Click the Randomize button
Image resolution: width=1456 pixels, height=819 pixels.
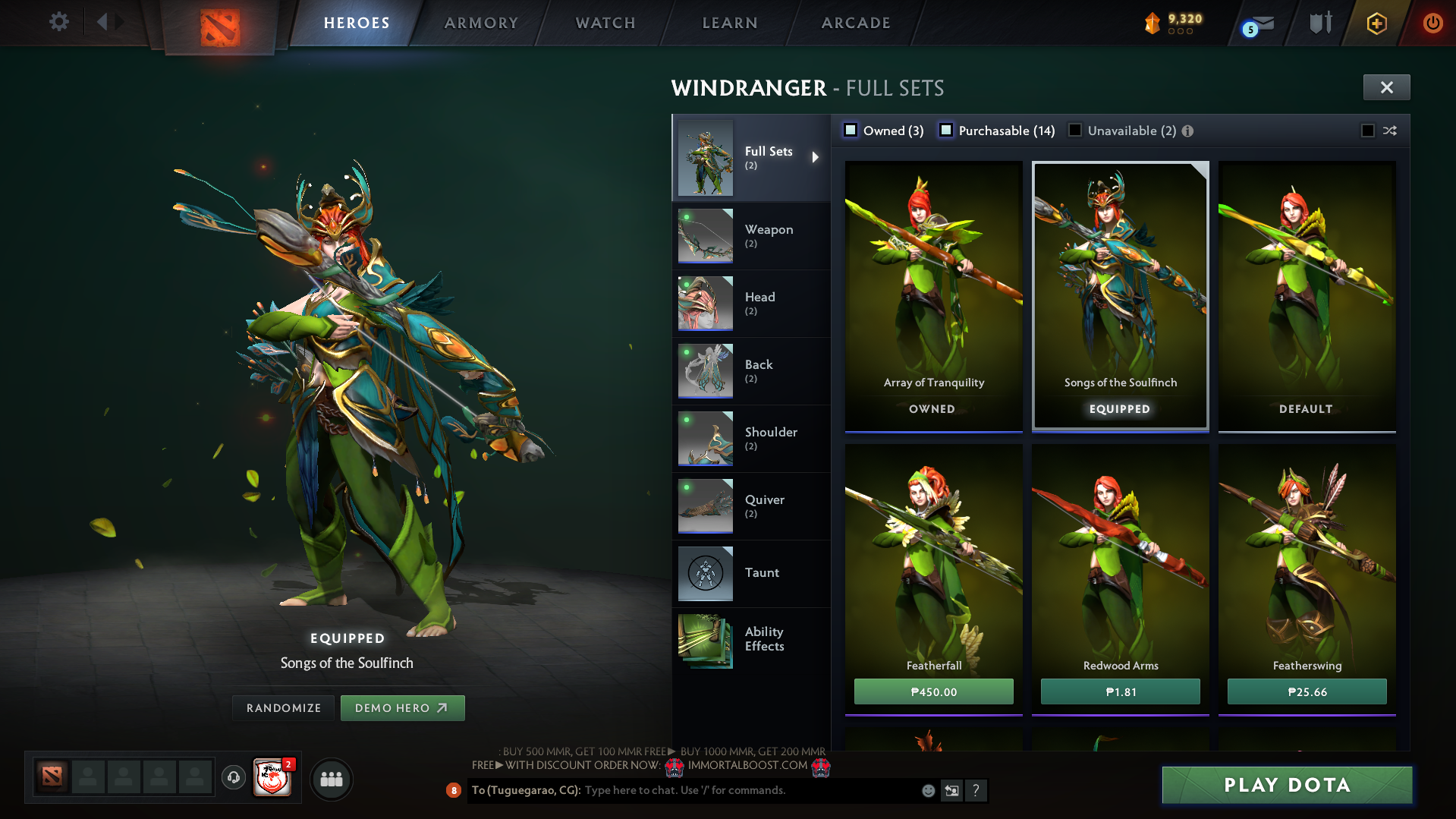point(282,707)
